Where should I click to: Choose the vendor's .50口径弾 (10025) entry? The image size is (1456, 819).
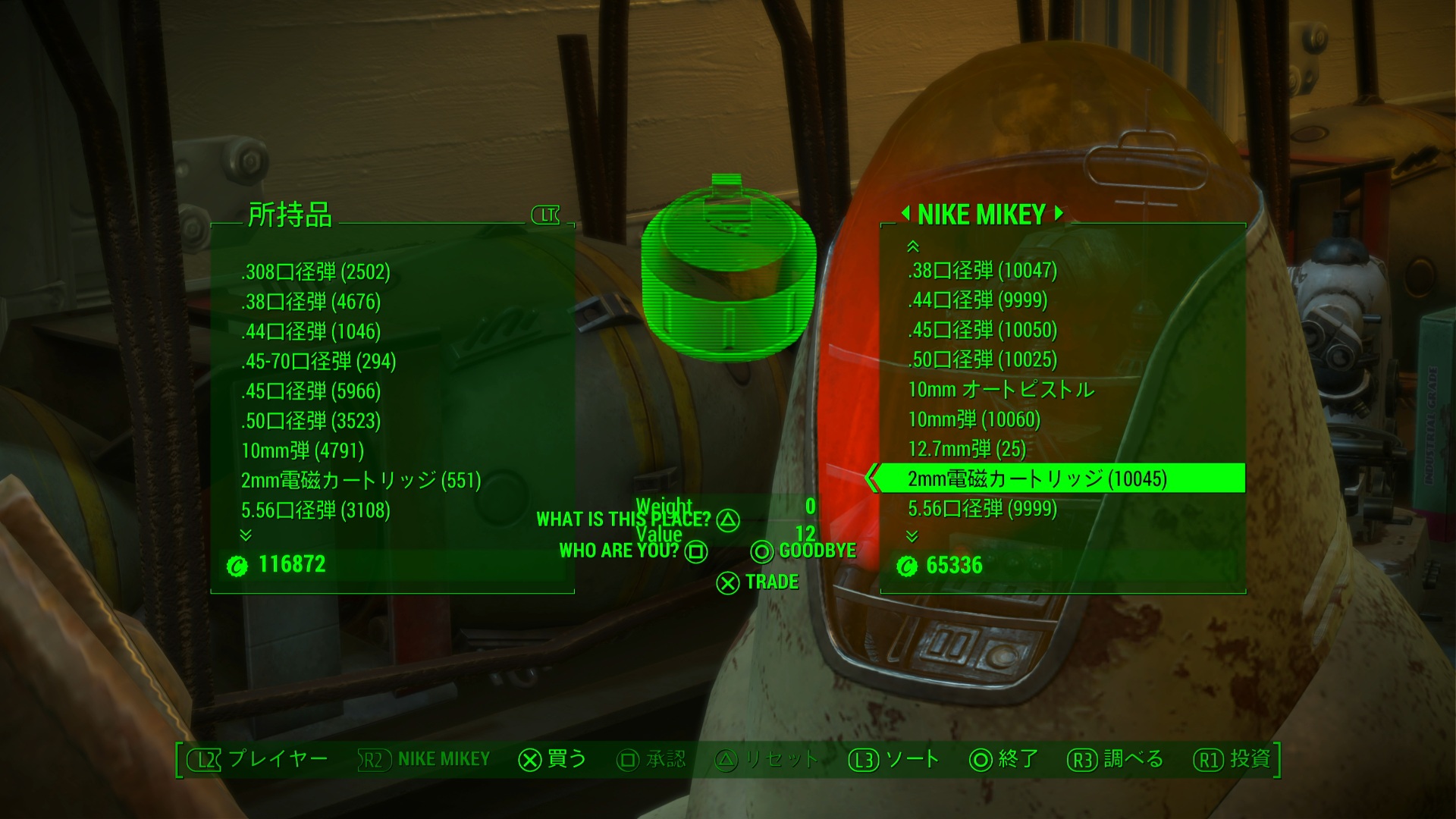tap(982, 359)
